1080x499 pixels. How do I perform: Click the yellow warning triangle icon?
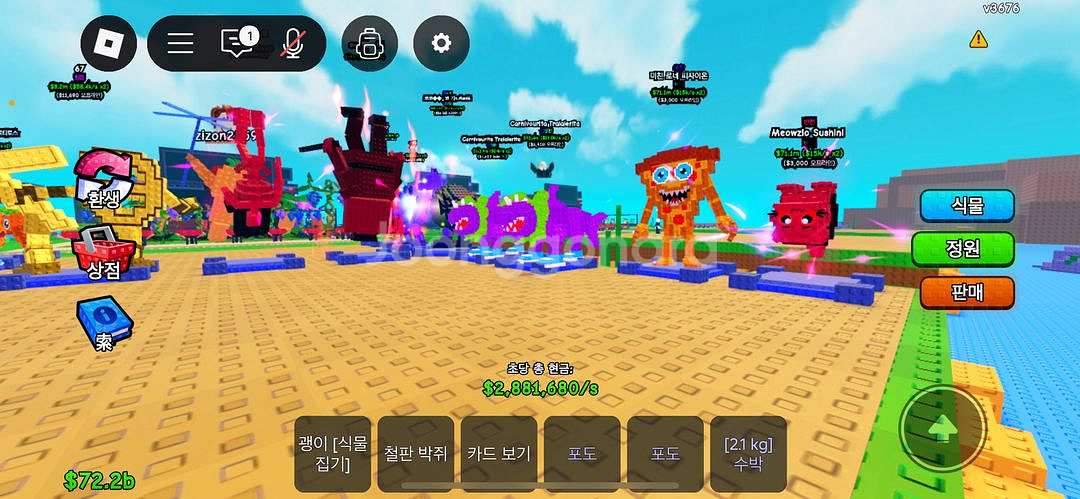[x=978, y=39]
